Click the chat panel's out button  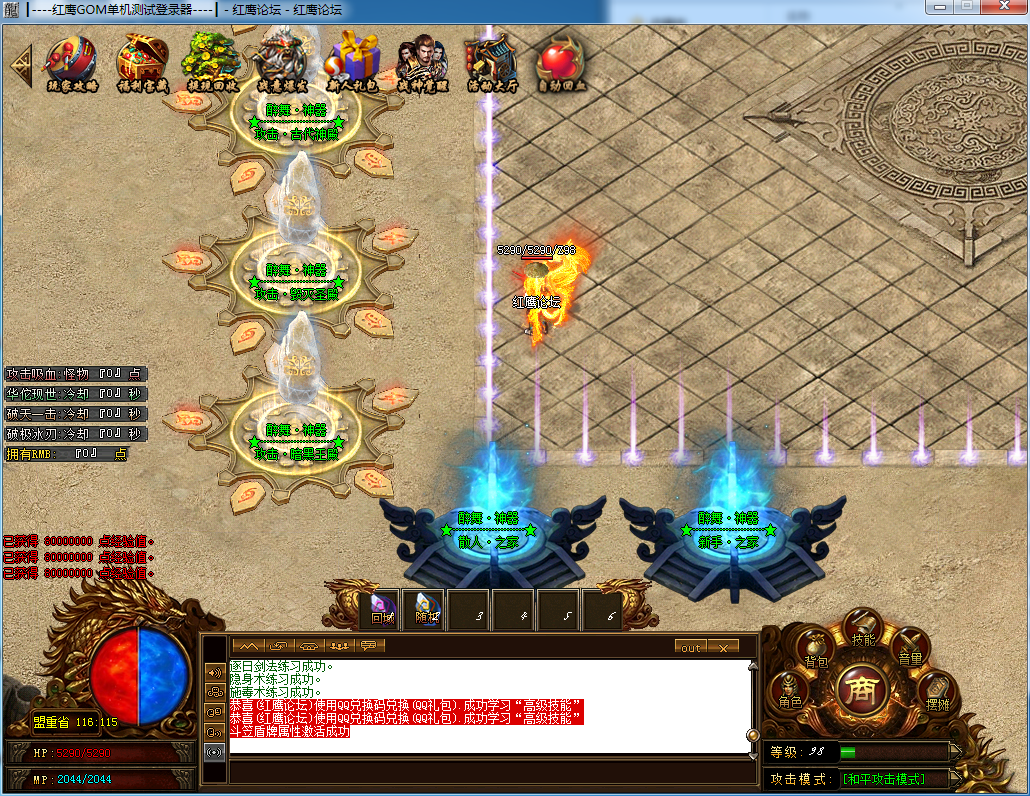pos(691,647)
